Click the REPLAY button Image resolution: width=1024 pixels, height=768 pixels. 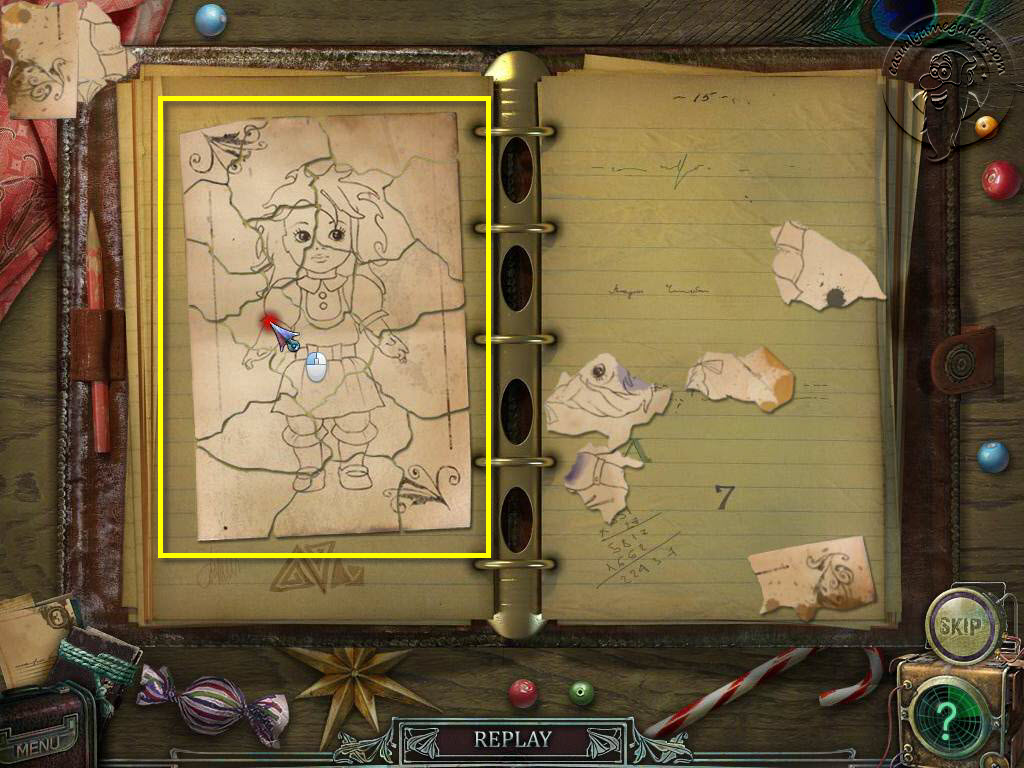tap(512, 740)
